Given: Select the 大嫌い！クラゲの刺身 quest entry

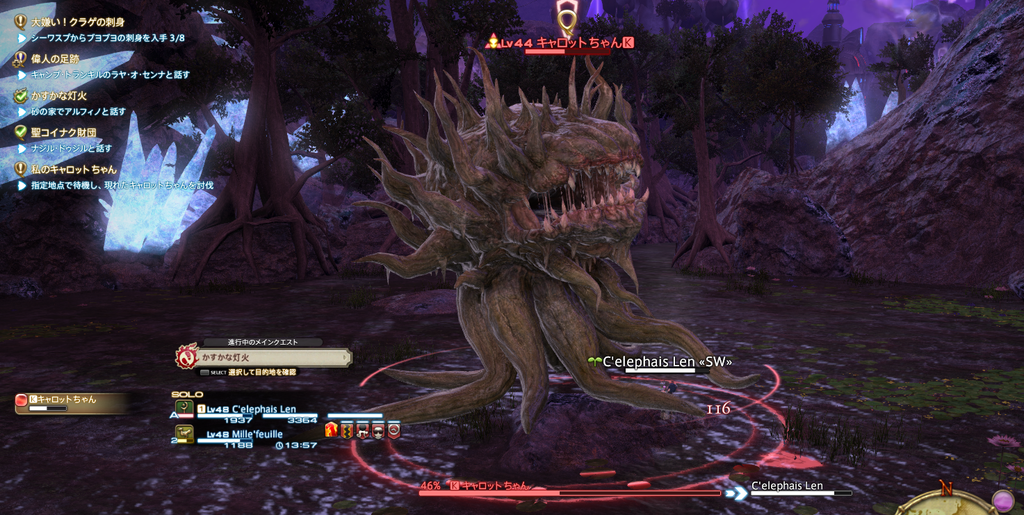Looking at the screenshot, I should coord(76,21).
